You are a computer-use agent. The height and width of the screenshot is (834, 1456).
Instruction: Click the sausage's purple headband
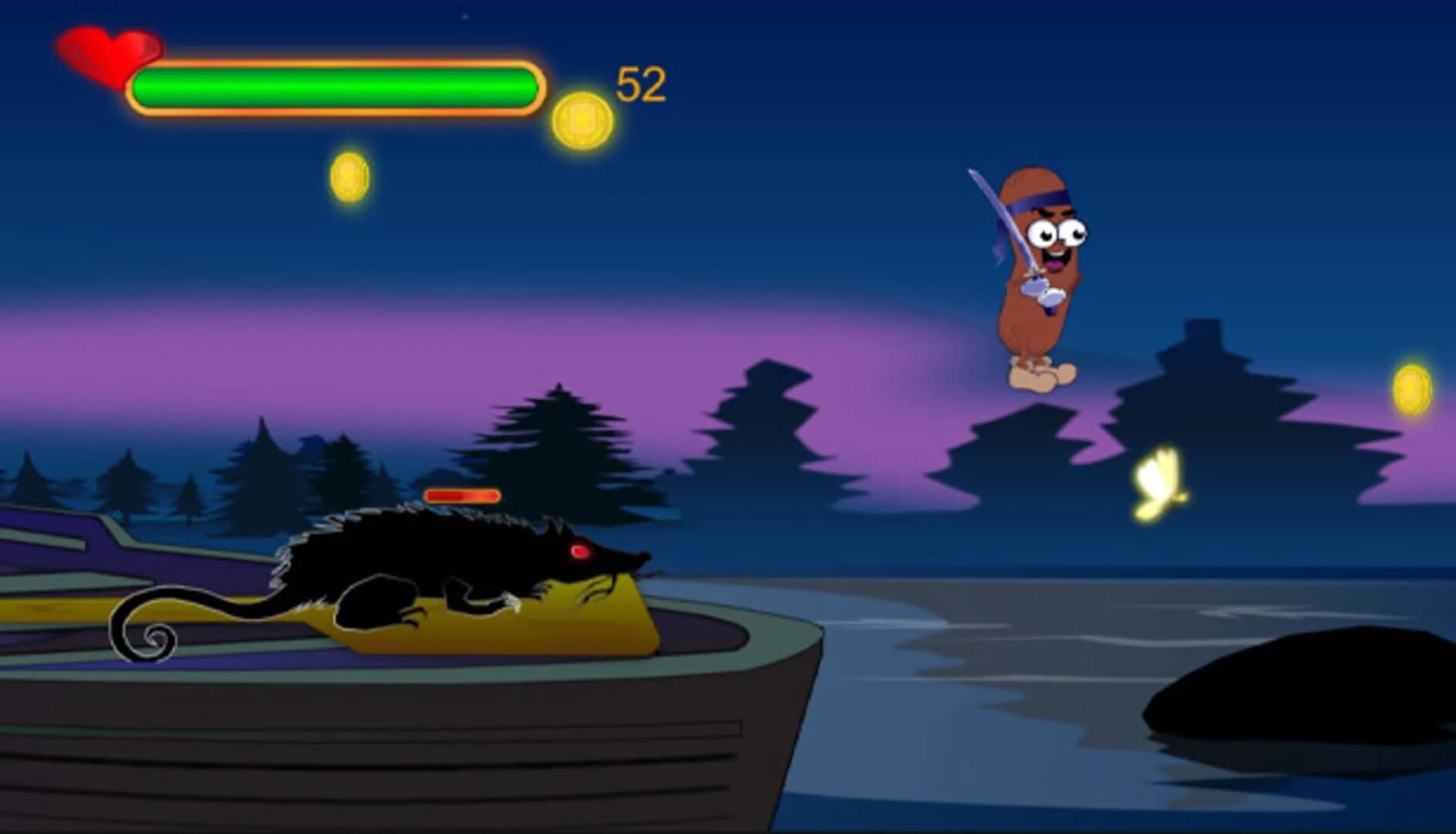(1039, 202)
